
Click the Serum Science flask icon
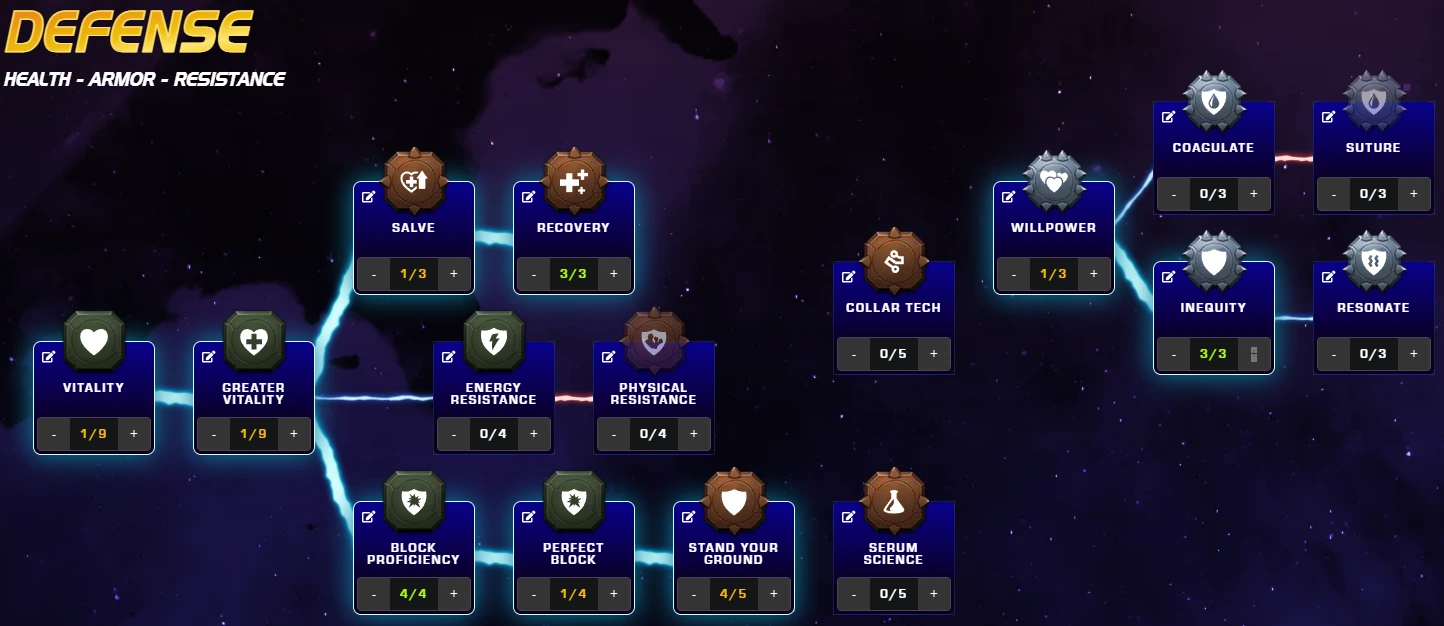point(894,501)
